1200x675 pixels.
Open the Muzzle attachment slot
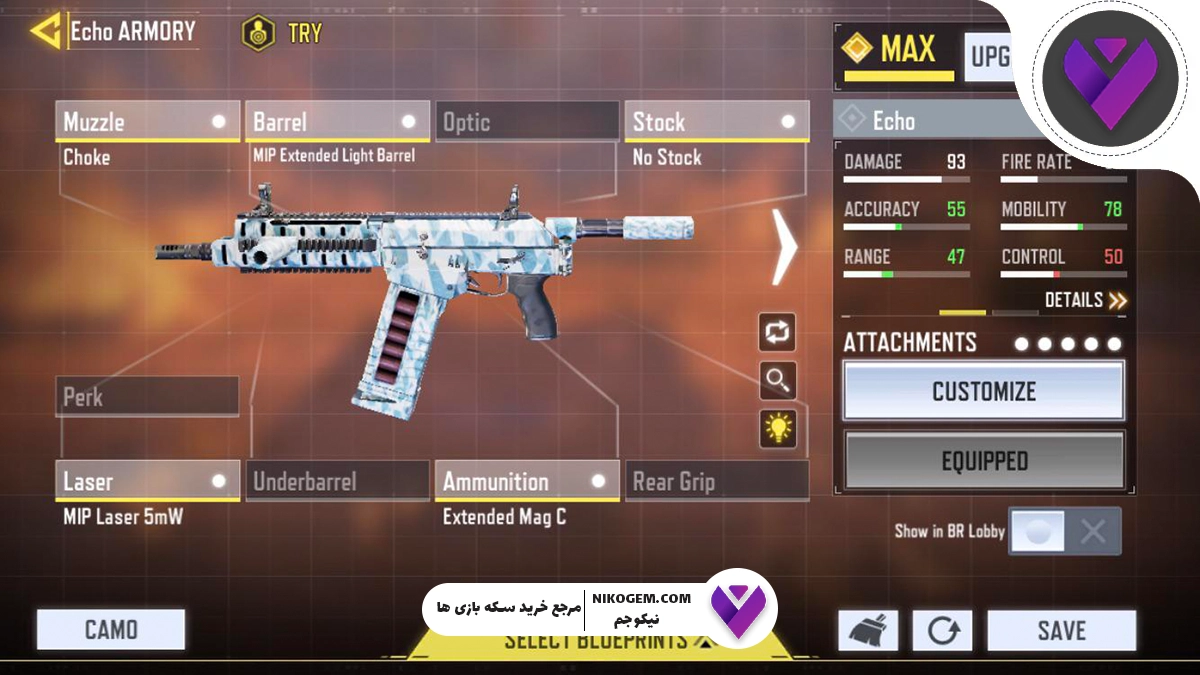click(x=147, y=122)
